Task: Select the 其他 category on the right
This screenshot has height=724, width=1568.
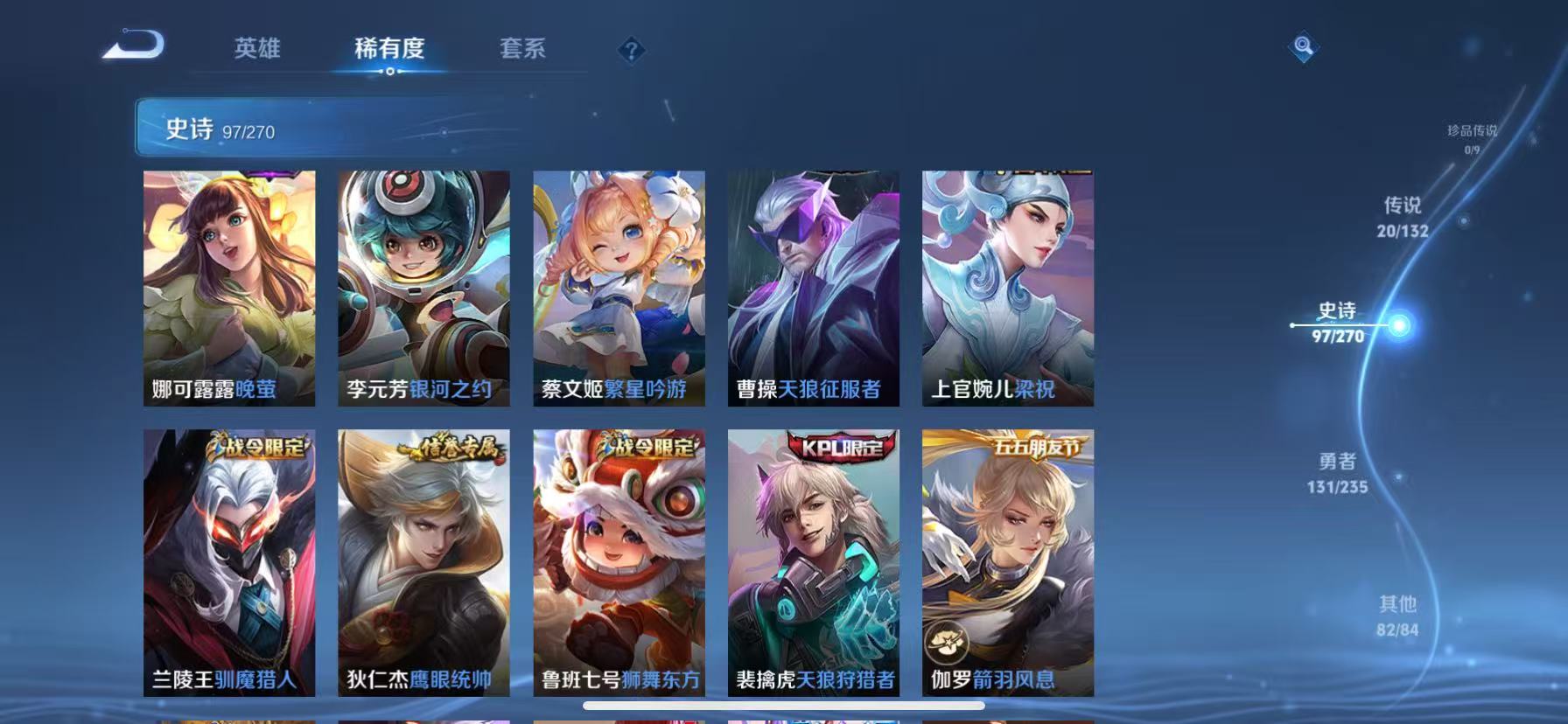Action: click(x=1399, y=615)
